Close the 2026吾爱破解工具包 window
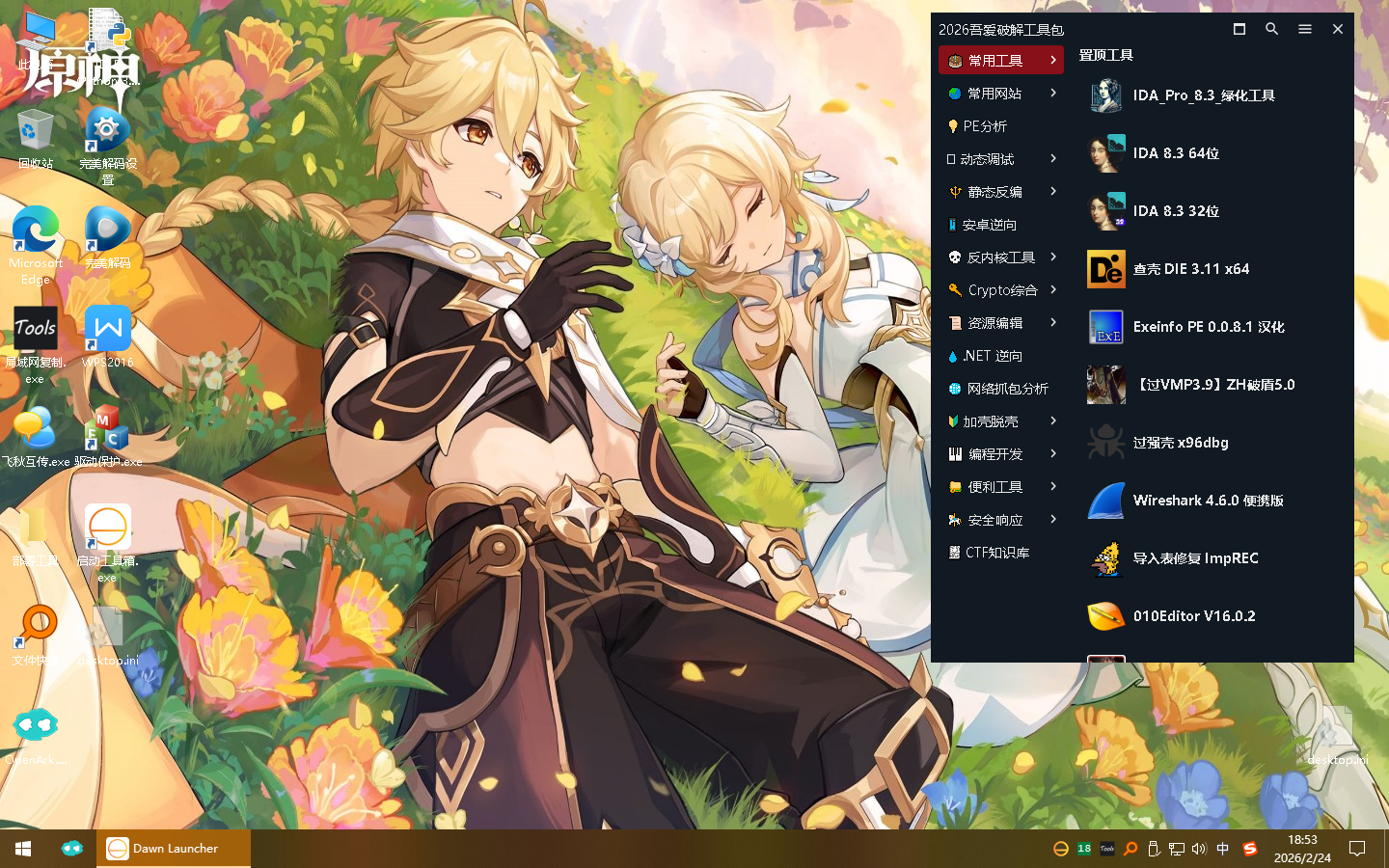1389x868 pixels. click(1337, 29)
